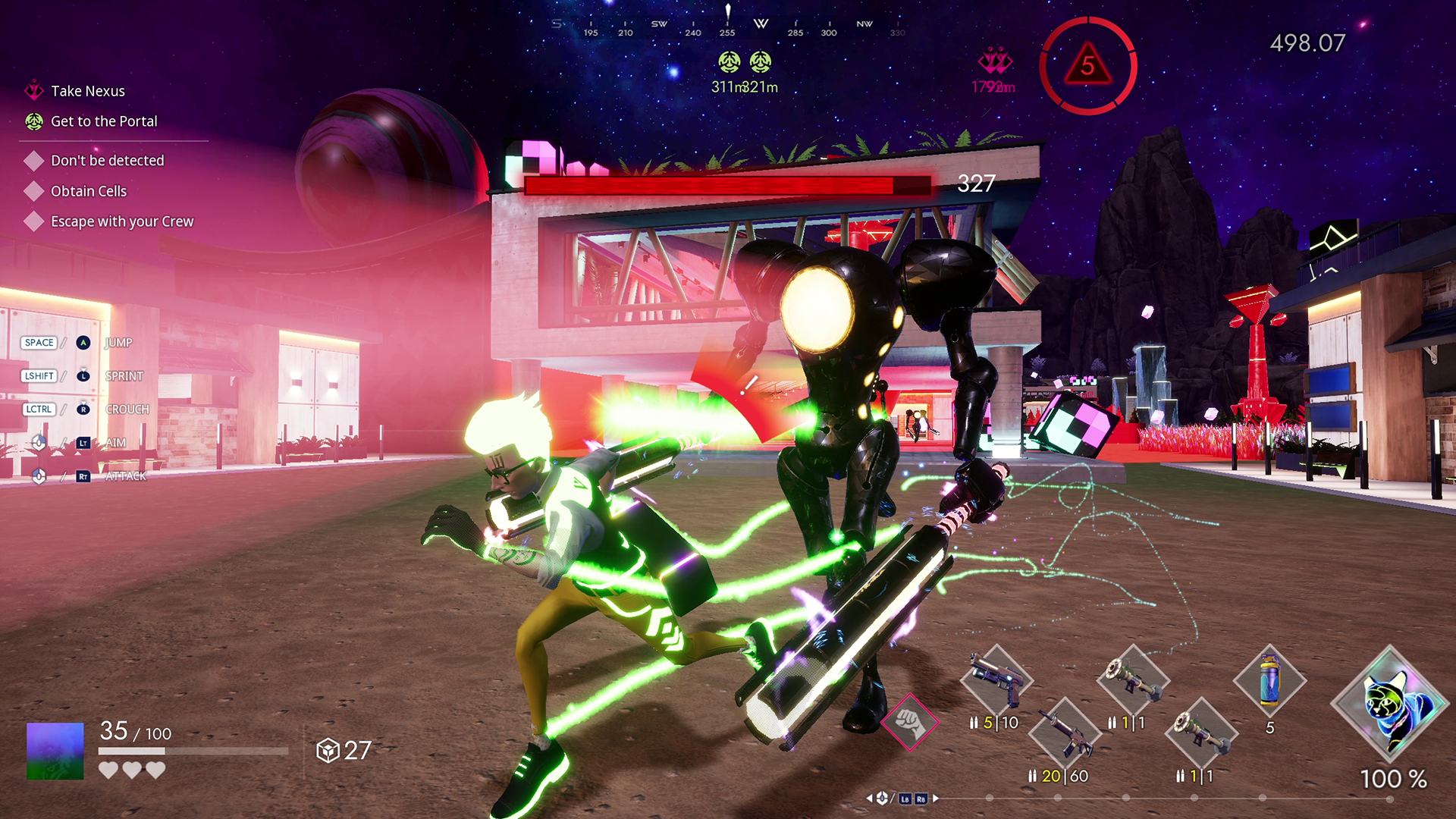Click the green Get to the Portal icon
Image resolution: width=1456 pixels, height=819 pixels.
tap(33, 121)
